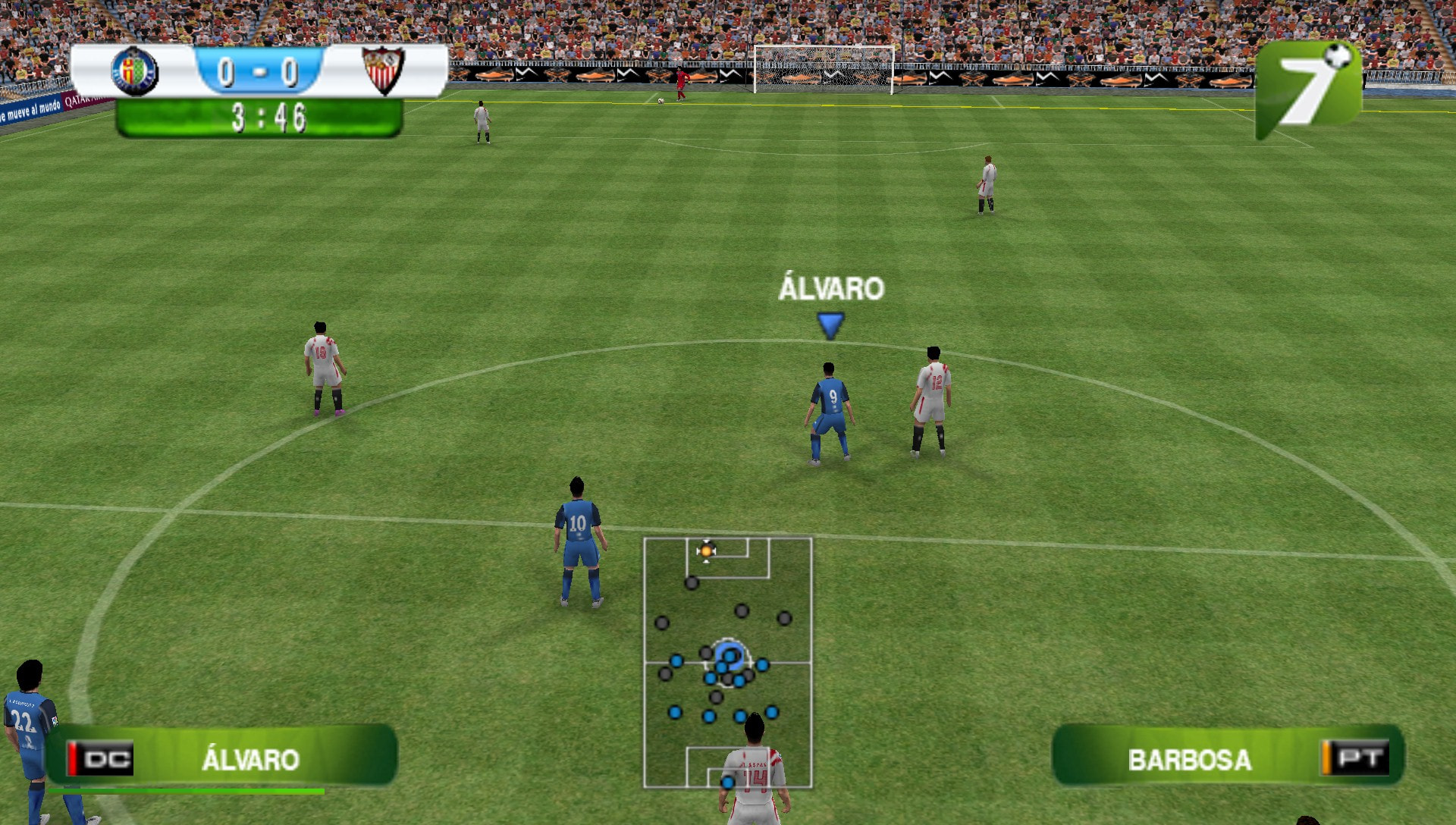Click the ÁLVARO label above player nine
1456x825 pixels.
coord(830,287)
